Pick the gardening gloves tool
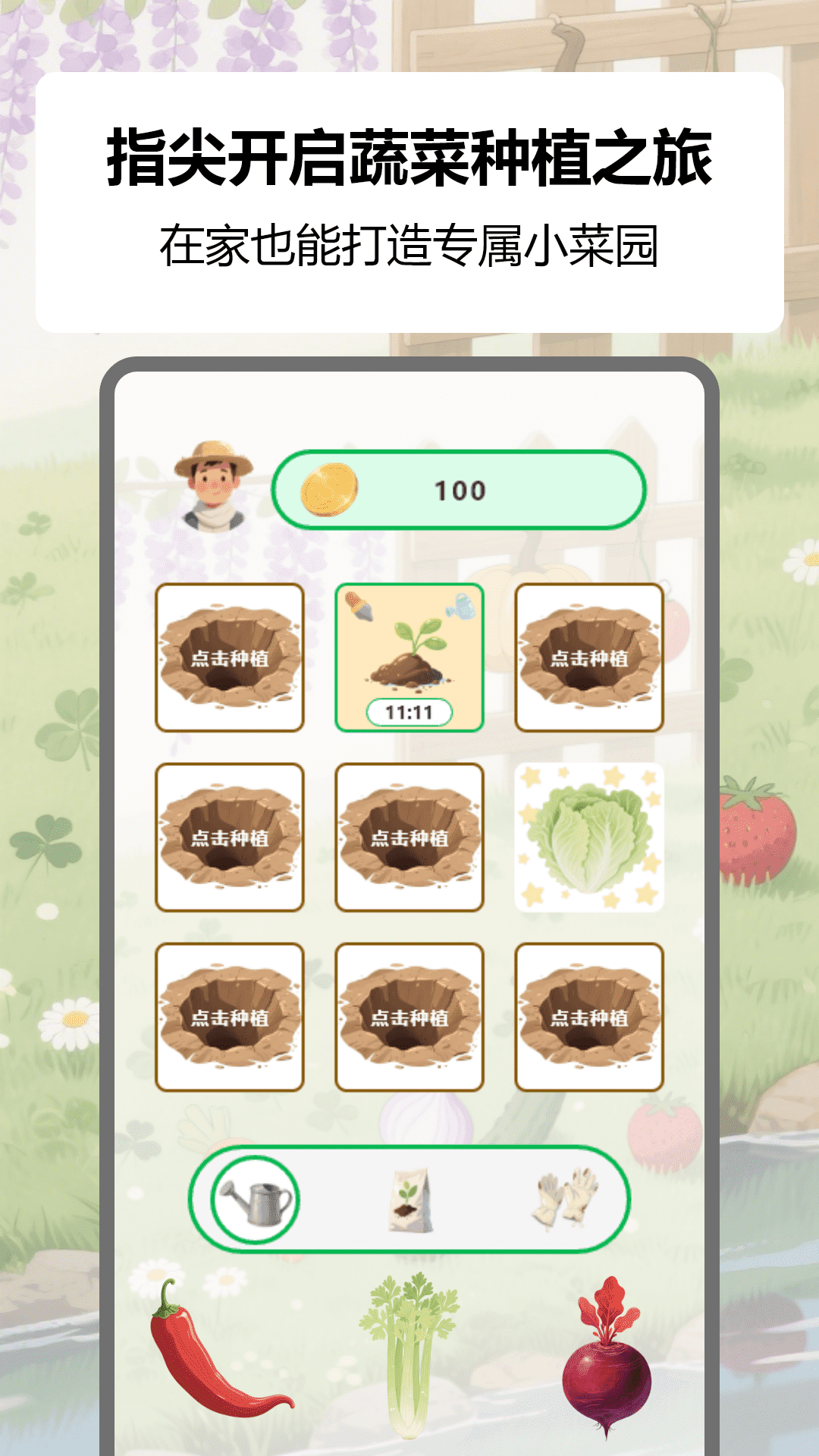Viewport: 819px width, 1456px height. point(566,1198)
